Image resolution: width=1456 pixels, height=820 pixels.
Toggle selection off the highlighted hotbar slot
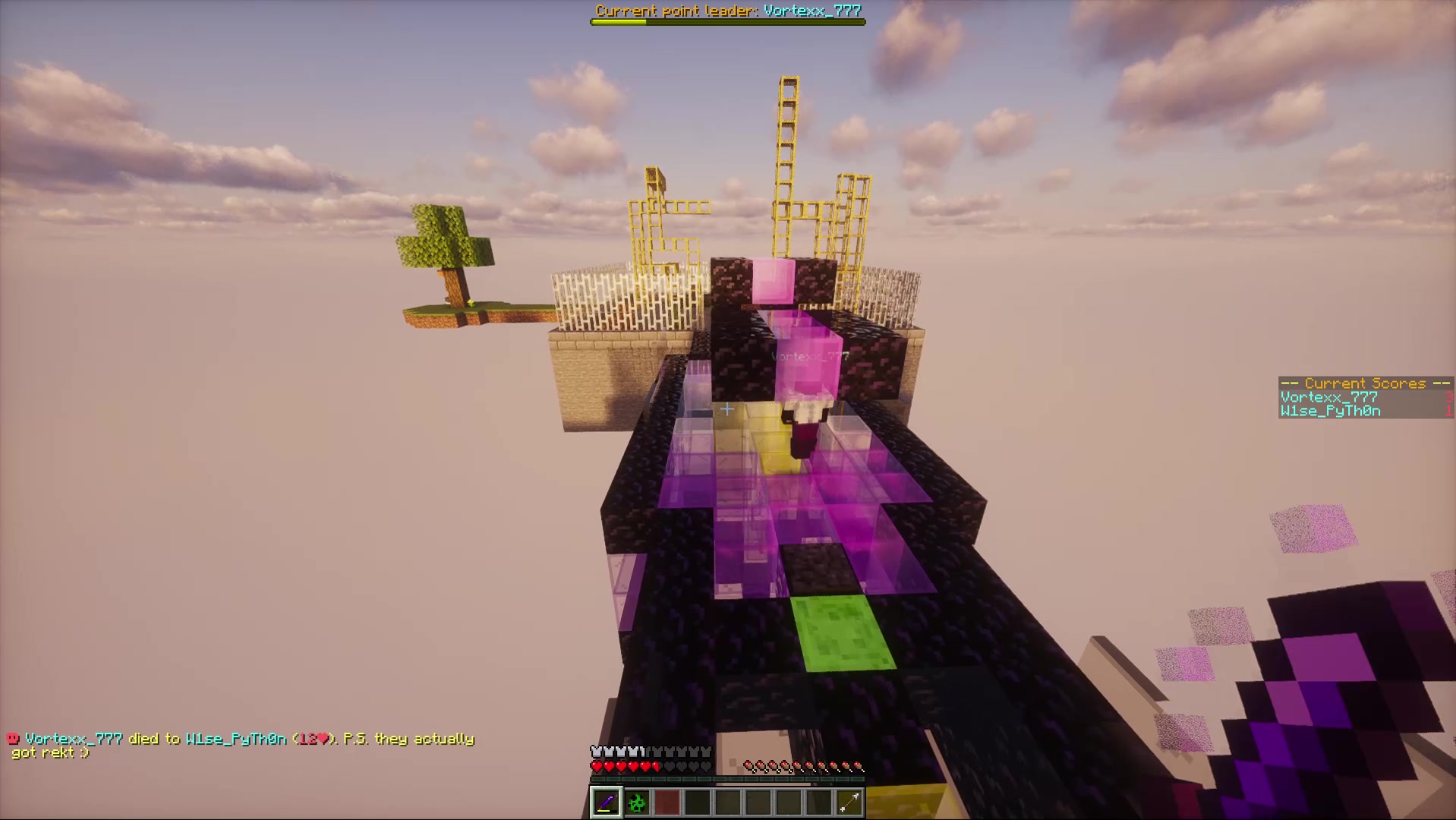605,803
